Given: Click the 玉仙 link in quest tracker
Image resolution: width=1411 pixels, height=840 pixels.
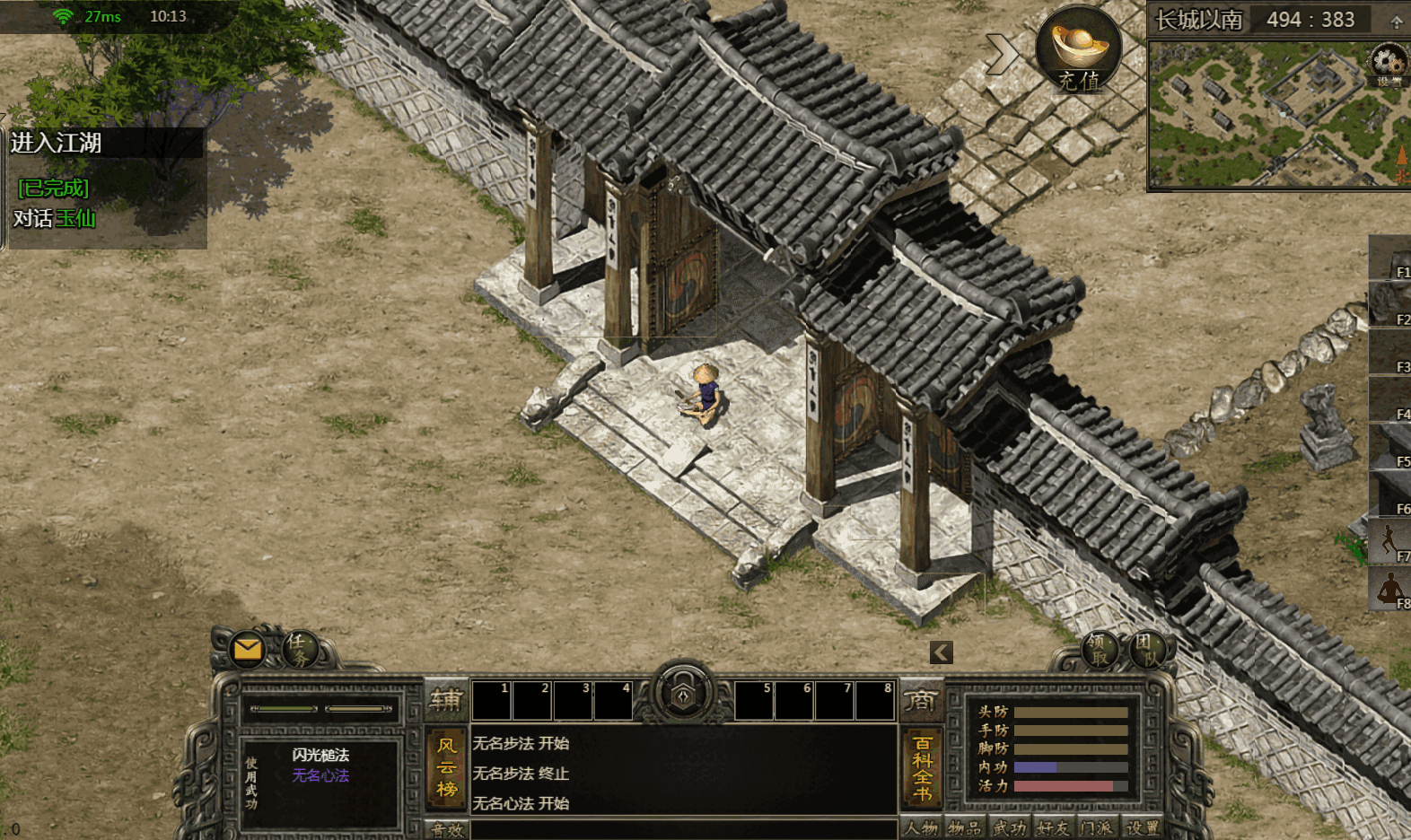Looking at the screenshot, I should pyautogui.click(x=75, y=218).
